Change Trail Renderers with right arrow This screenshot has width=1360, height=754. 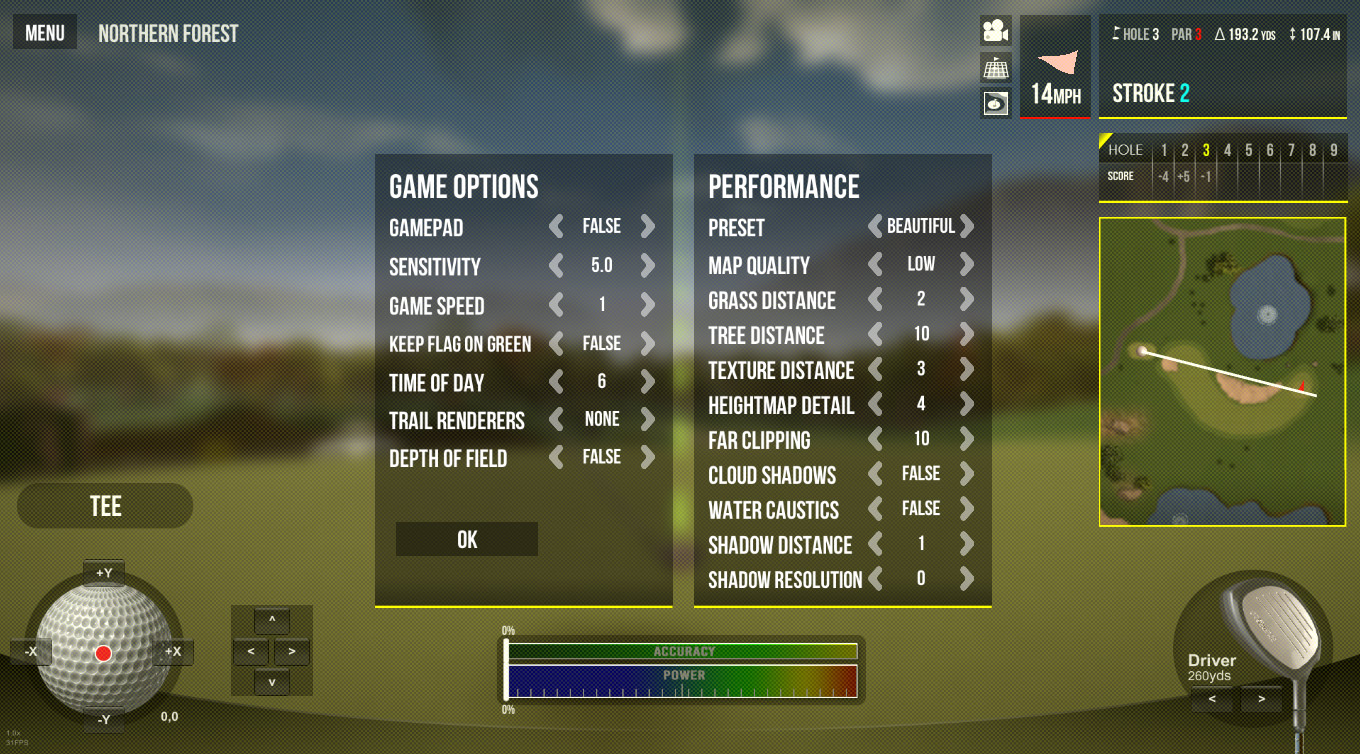[x=648, y=420]
